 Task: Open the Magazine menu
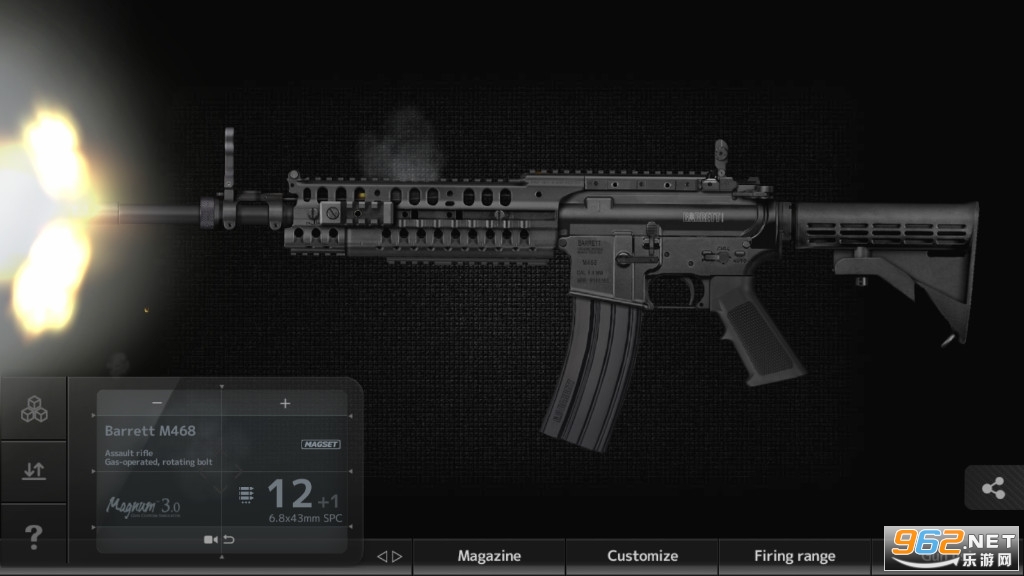point(489,556)
